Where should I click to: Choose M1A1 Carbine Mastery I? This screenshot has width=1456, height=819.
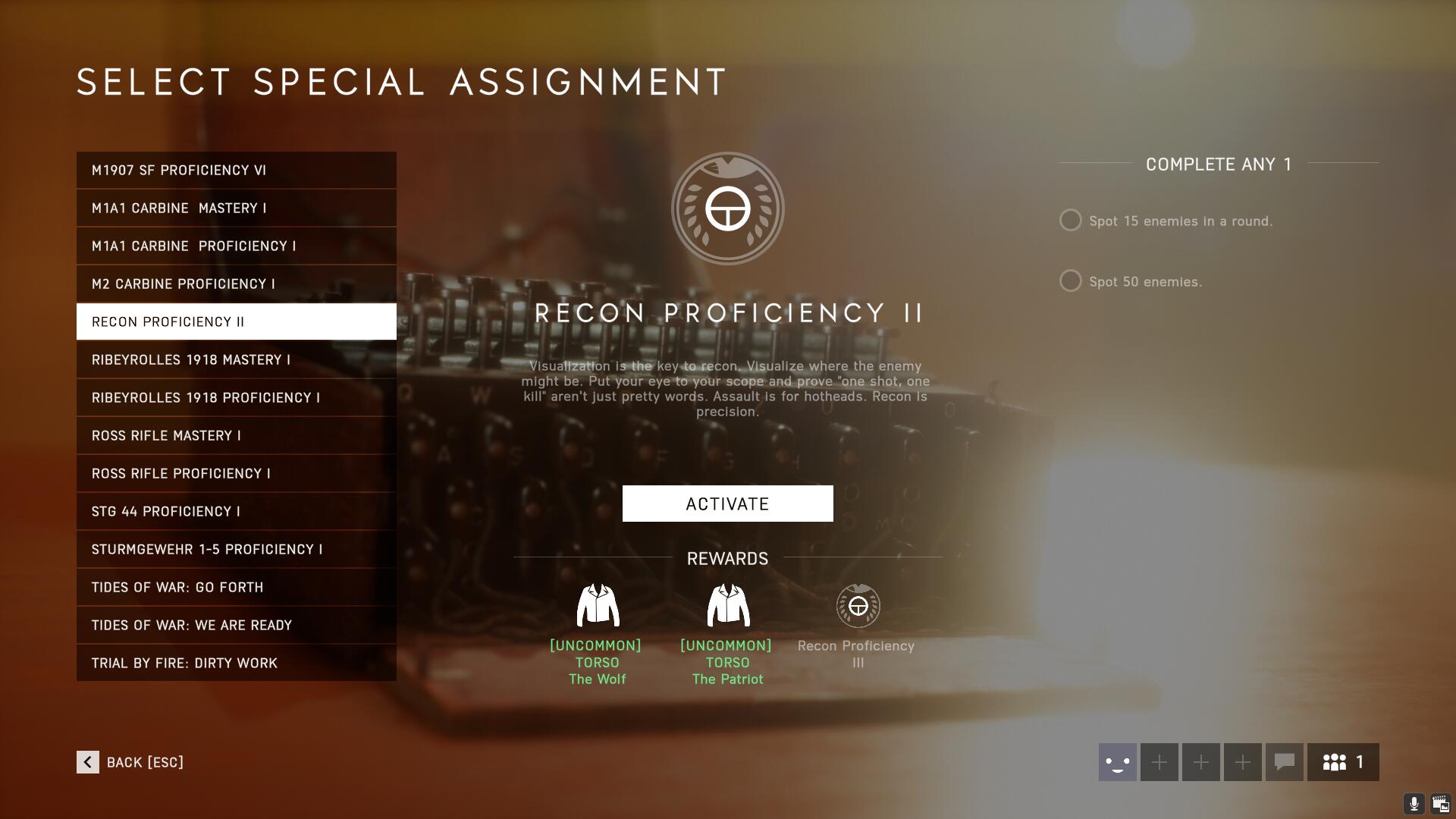tap(236, 208)
